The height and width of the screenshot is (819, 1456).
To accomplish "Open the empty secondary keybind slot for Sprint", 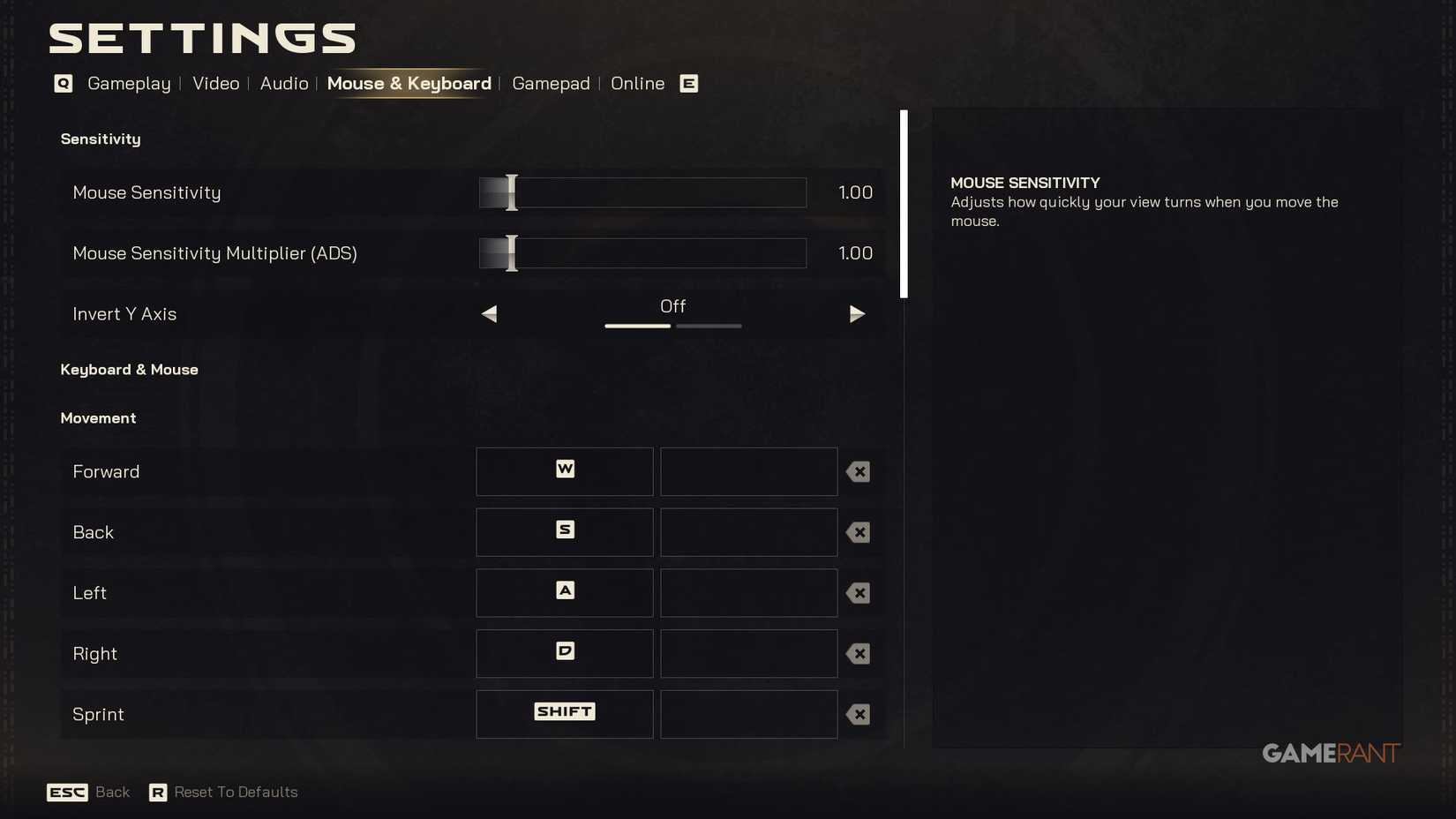I will pyautogui.click(x=747, y=714).
